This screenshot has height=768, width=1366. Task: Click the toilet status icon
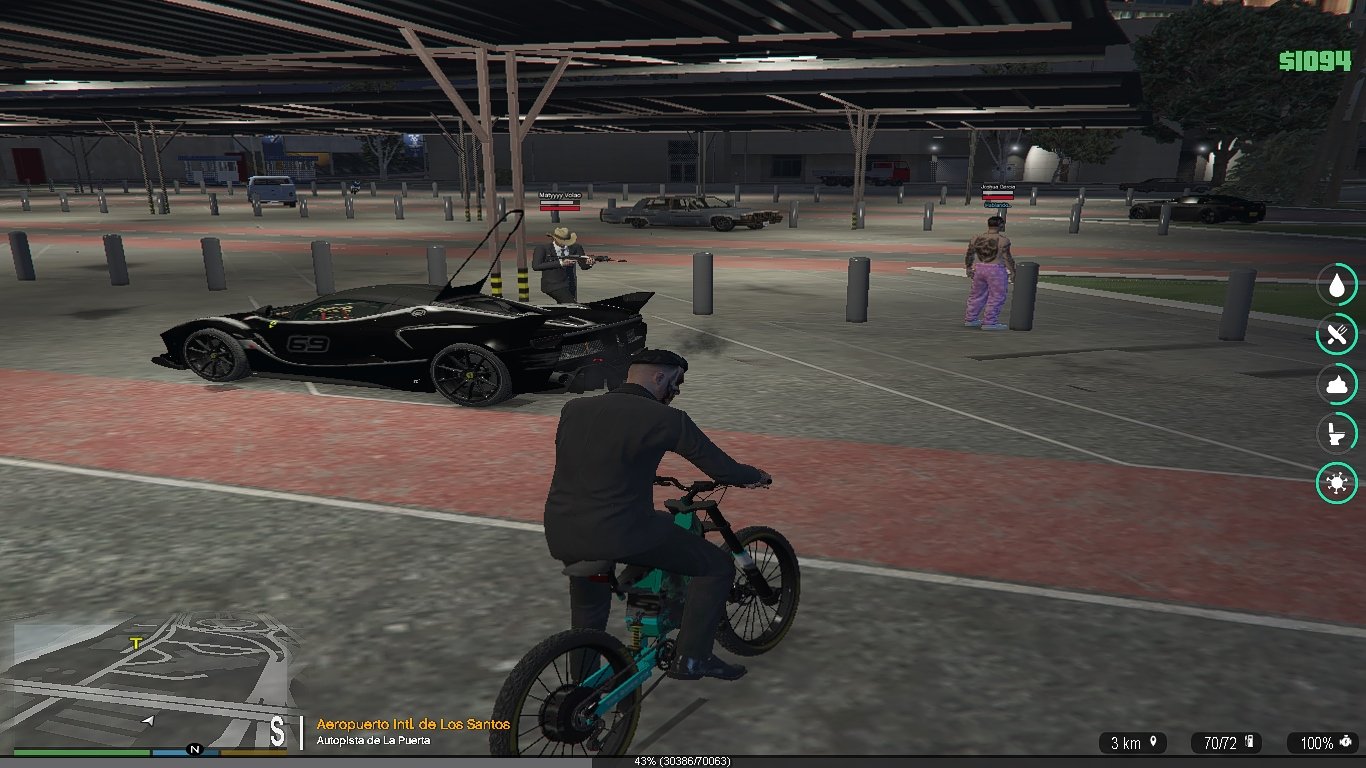tap(1336, 434)
